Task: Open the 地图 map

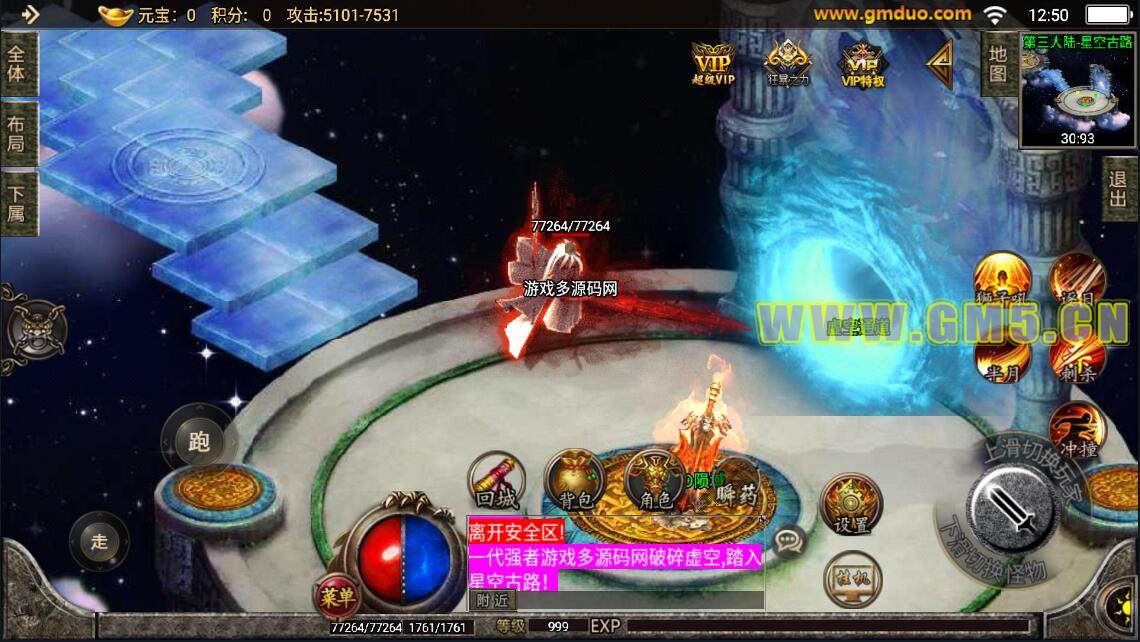Action: pos(998,62)
